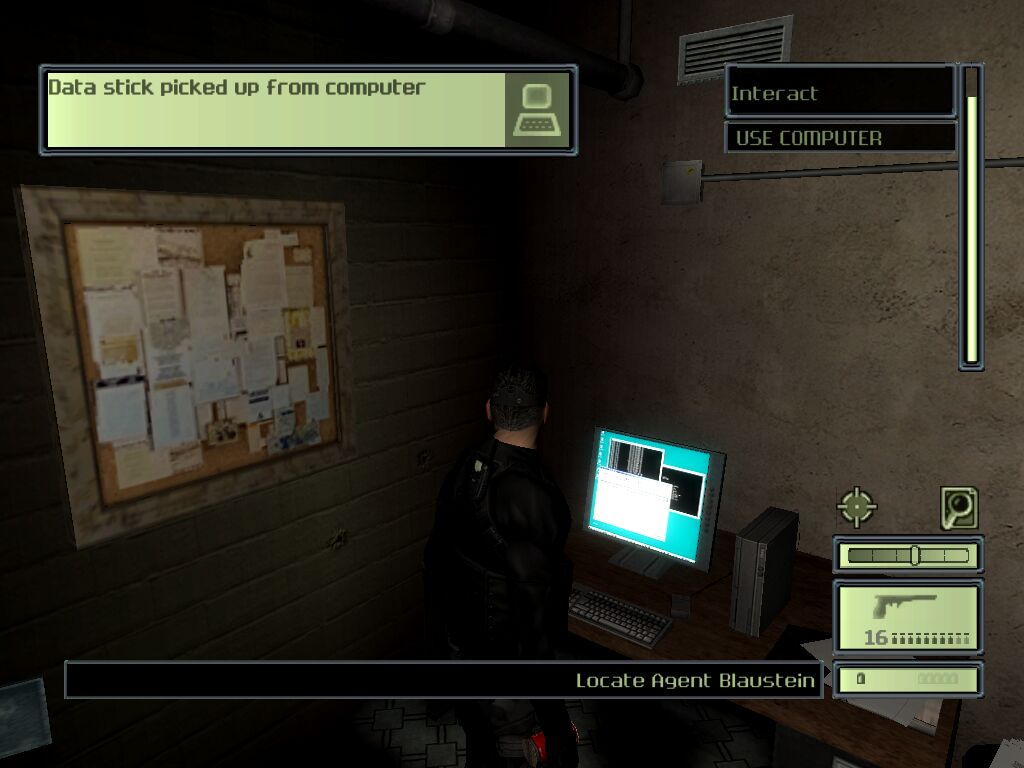Click the computer icon in the notification
The image size is (1024, 768).
tap(538, 109)
